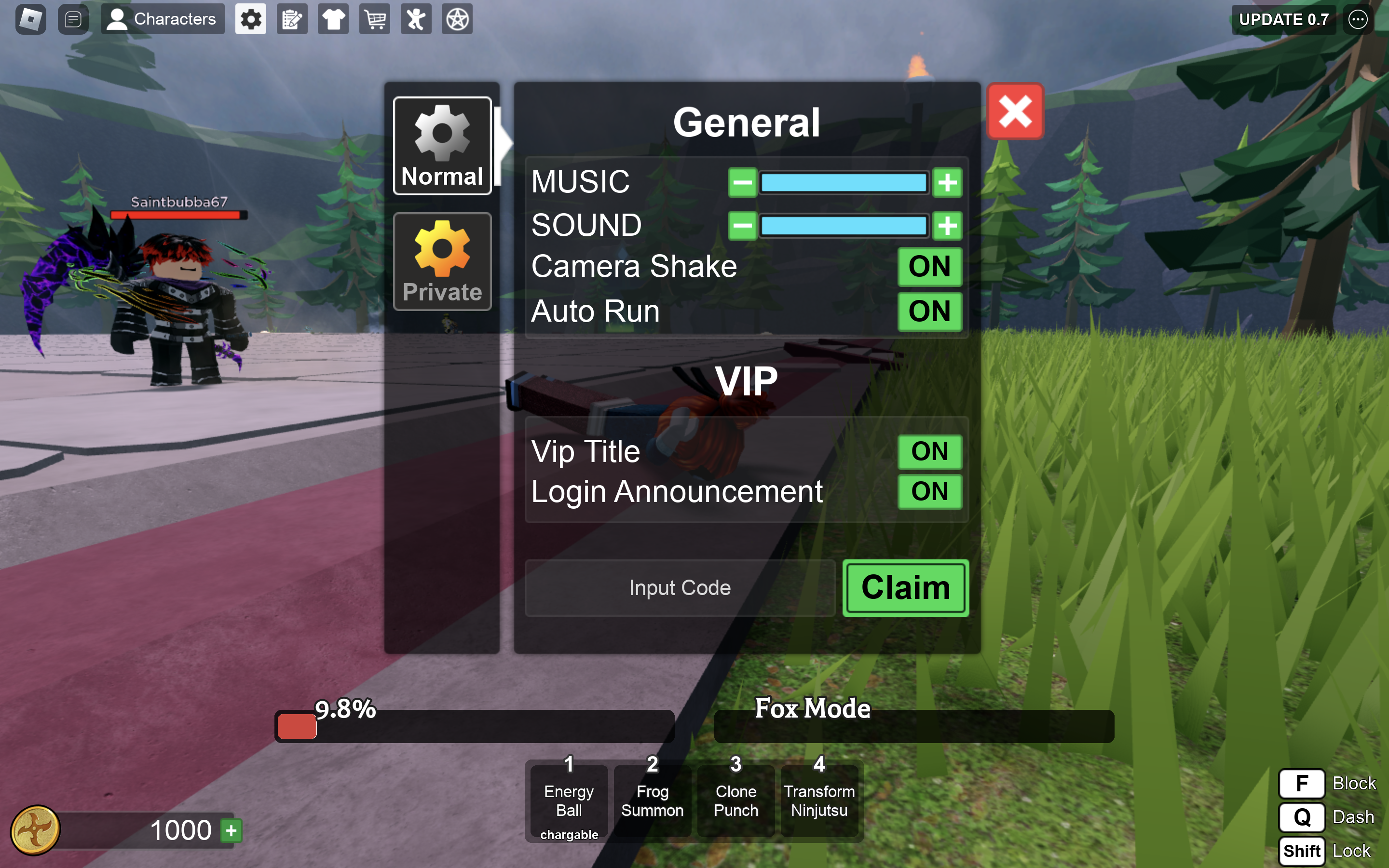The height and width of the screenshot is (868, 1389).
Task: Lower the SOUND volume with minus button
Action: point(742,226)
